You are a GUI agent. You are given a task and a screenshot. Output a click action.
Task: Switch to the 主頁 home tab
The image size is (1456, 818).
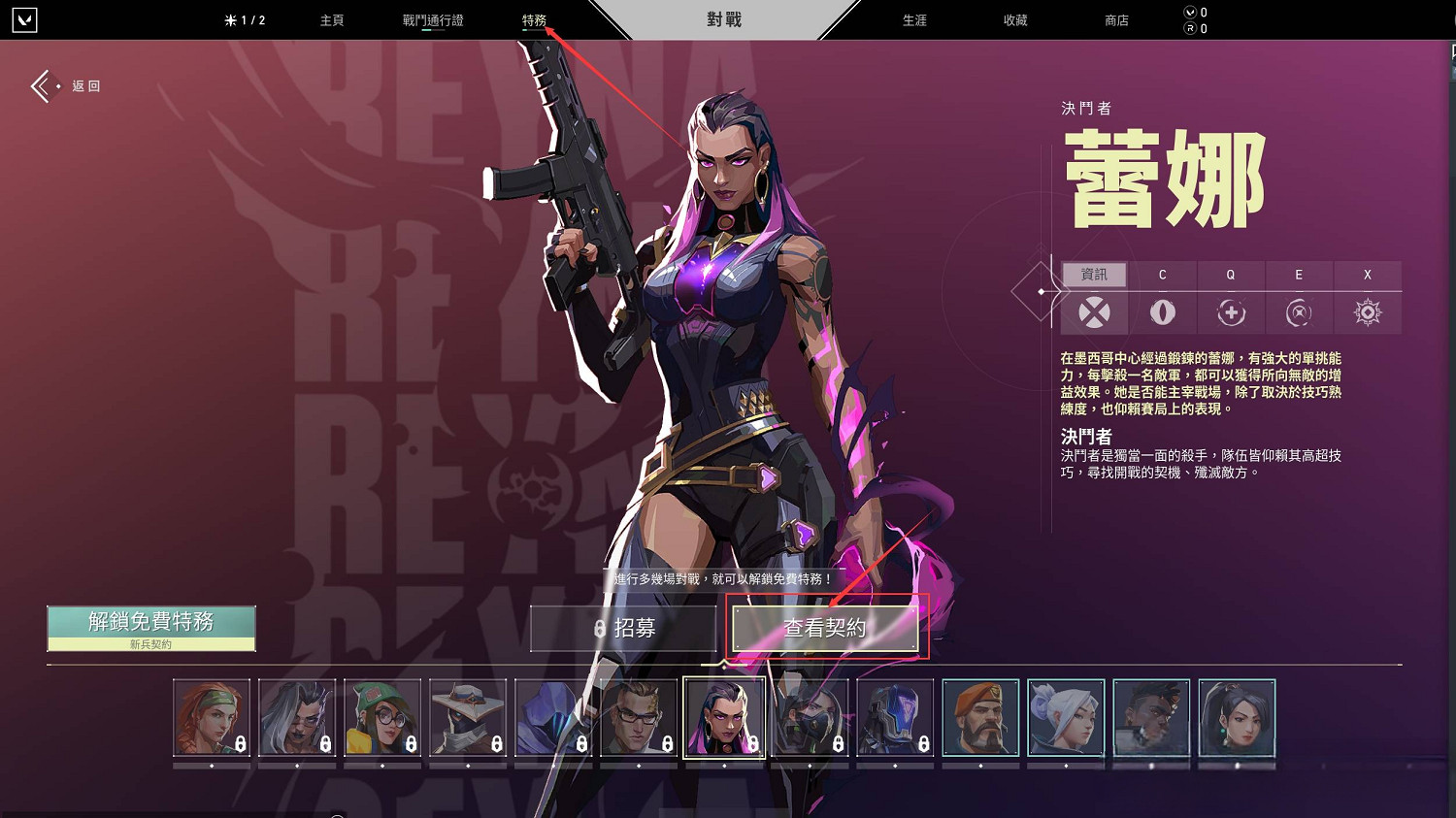click(x=331, y=19)
